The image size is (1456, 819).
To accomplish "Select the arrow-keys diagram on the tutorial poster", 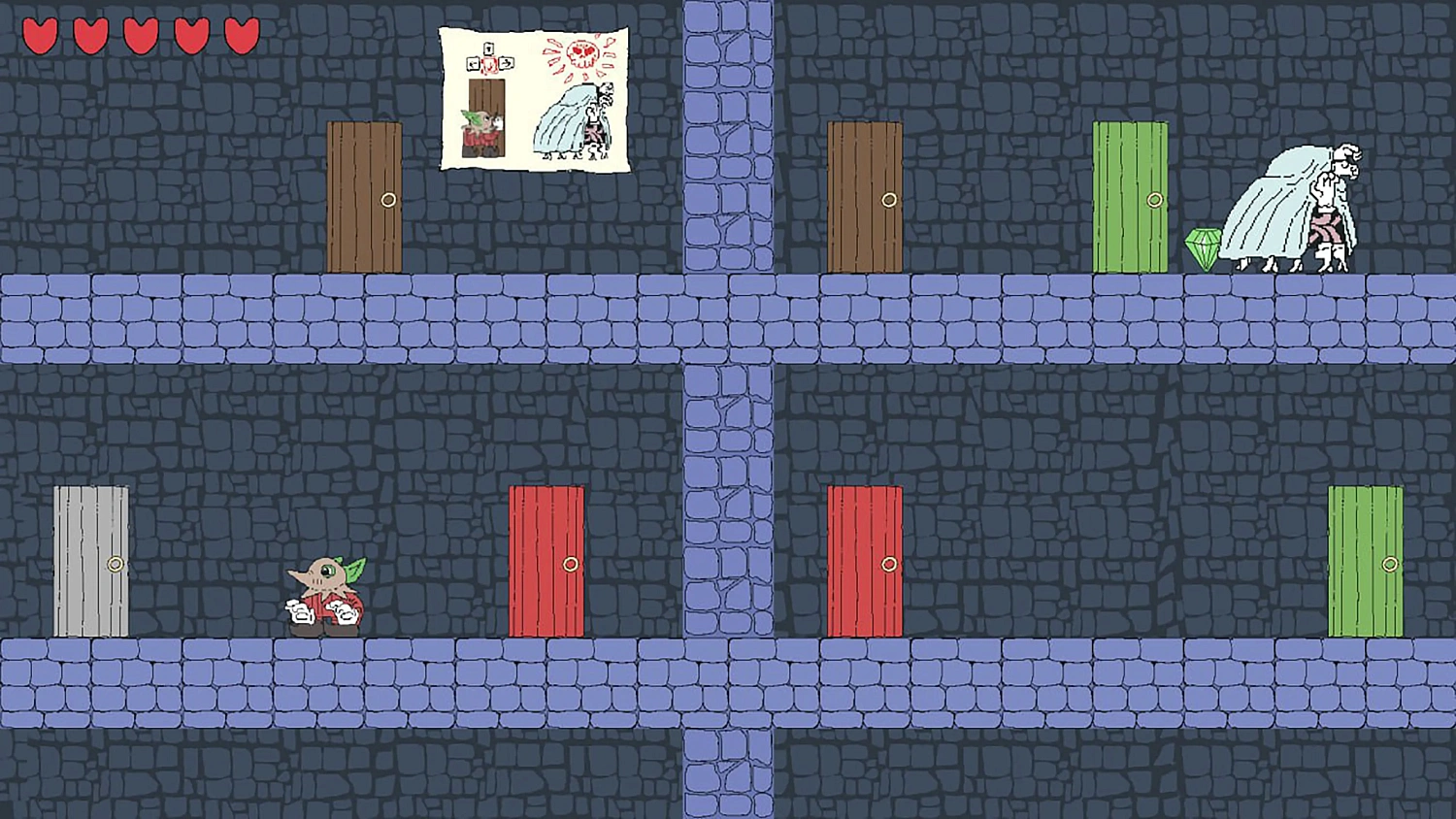I will [490, 60].
